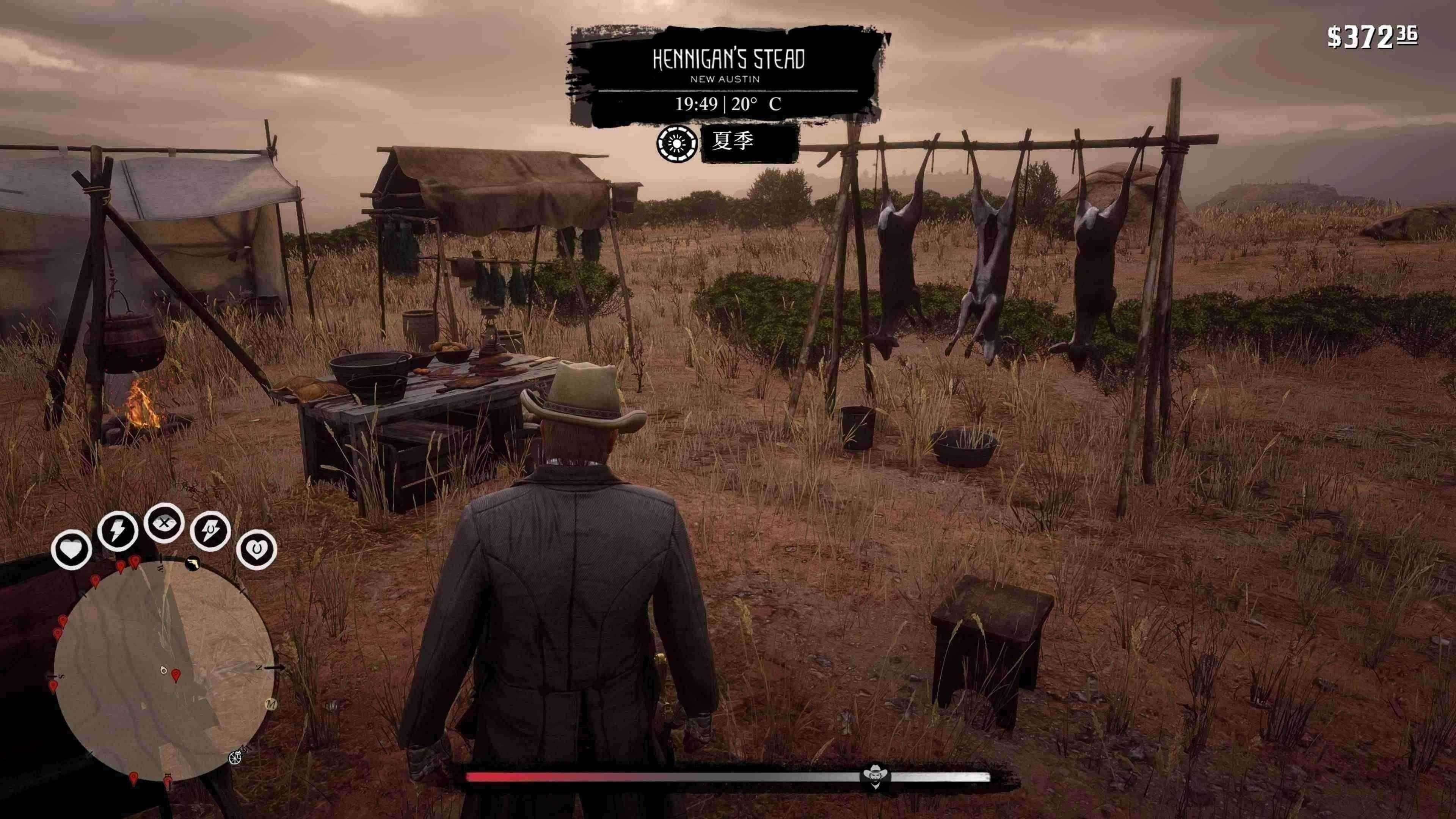
Task: Select the wagon wheel marker on the minimap
Action: [235, 758]
